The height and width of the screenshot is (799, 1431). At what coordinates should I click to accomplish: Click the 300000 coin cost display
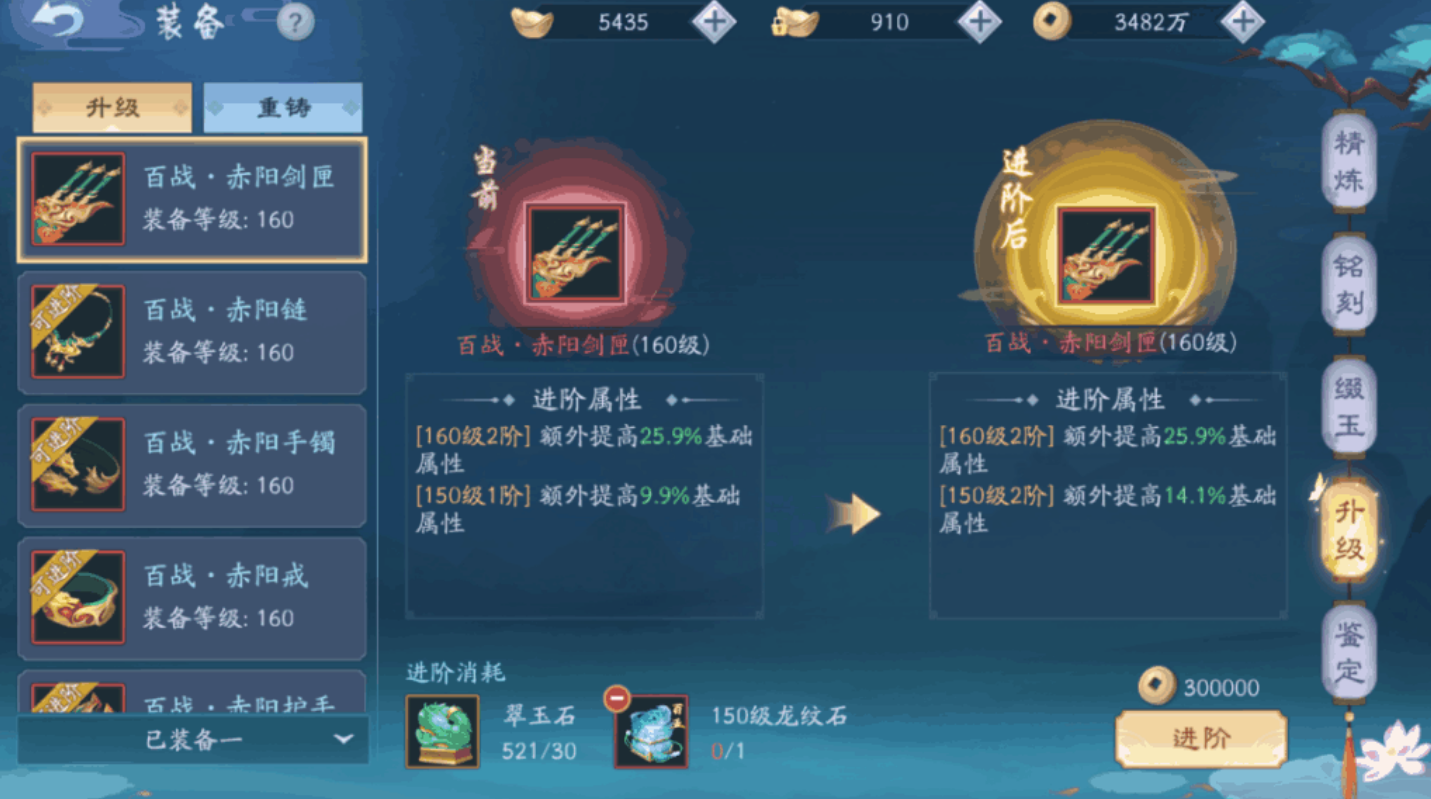click(x=1209, y=688)
